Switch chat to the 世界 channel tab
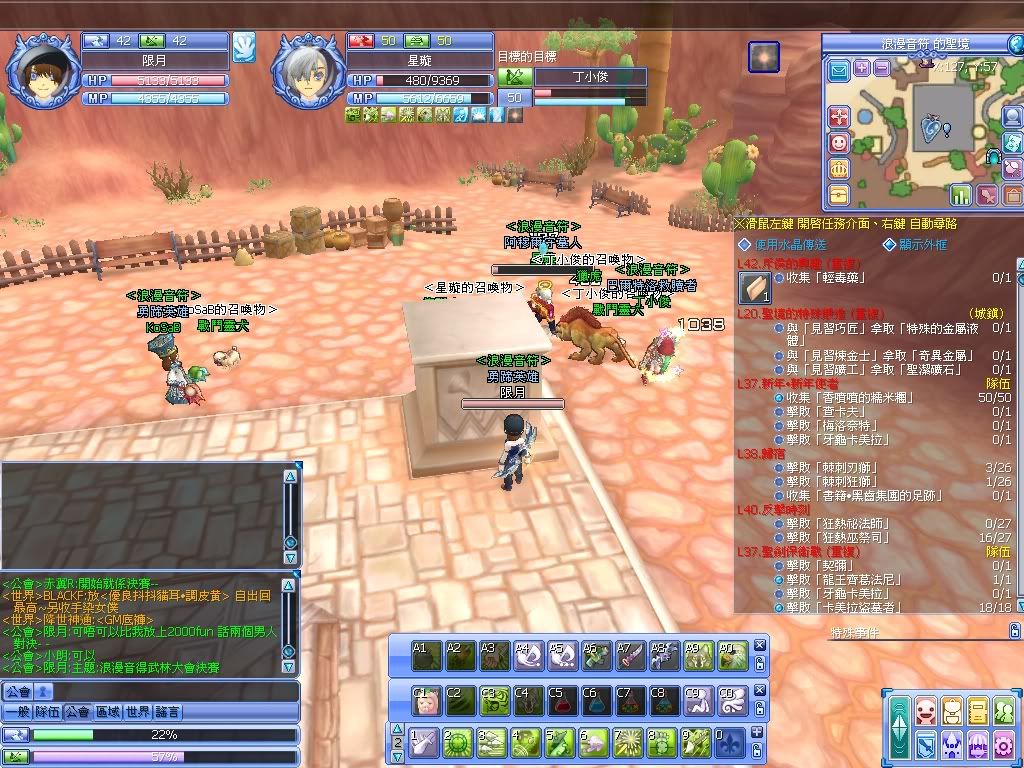Viewport: 1024px width, 768px height. [140, 712]
